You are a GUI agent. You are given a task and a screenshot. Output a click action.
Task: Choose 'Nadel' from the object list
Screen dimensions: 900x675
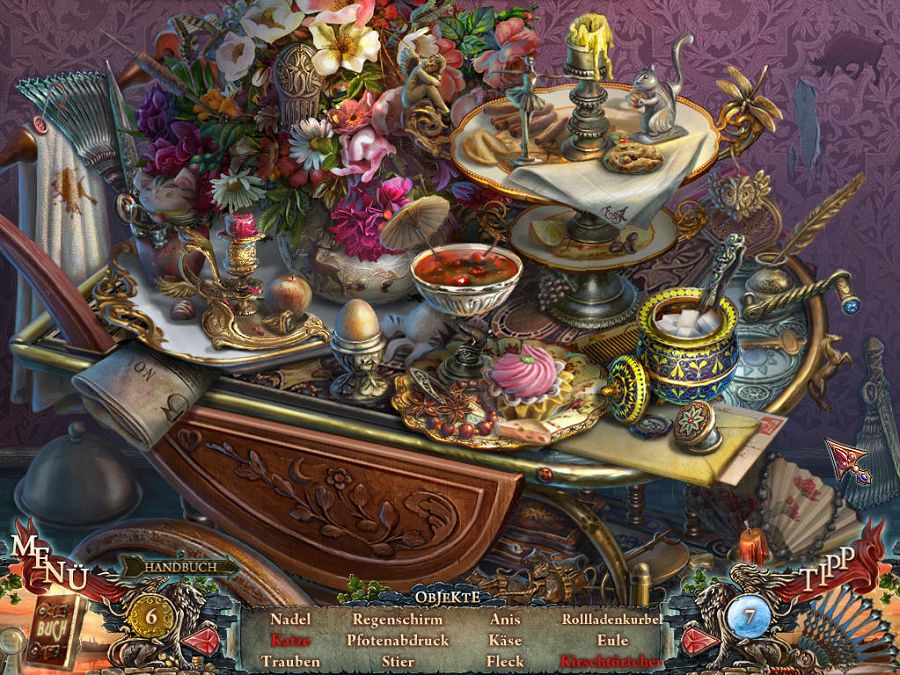[291, 620]
